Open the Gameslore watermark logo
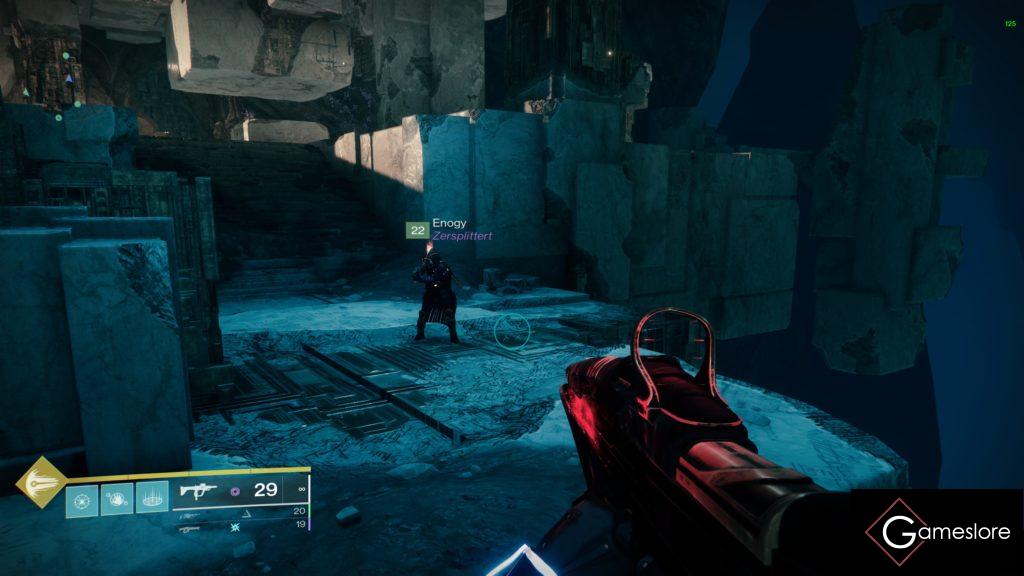 click(x=938, y=531)
